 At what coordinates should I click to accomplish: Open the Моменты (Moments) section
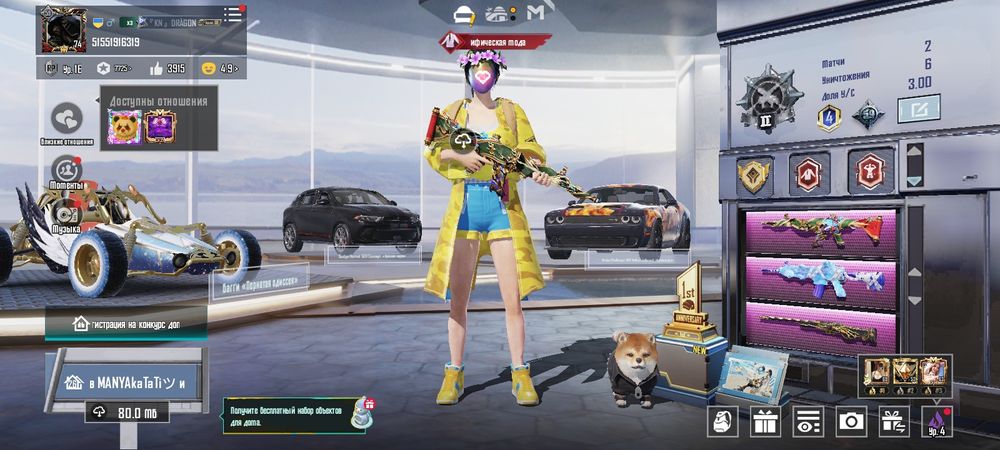pyautogui.click(x=67, y=170)
